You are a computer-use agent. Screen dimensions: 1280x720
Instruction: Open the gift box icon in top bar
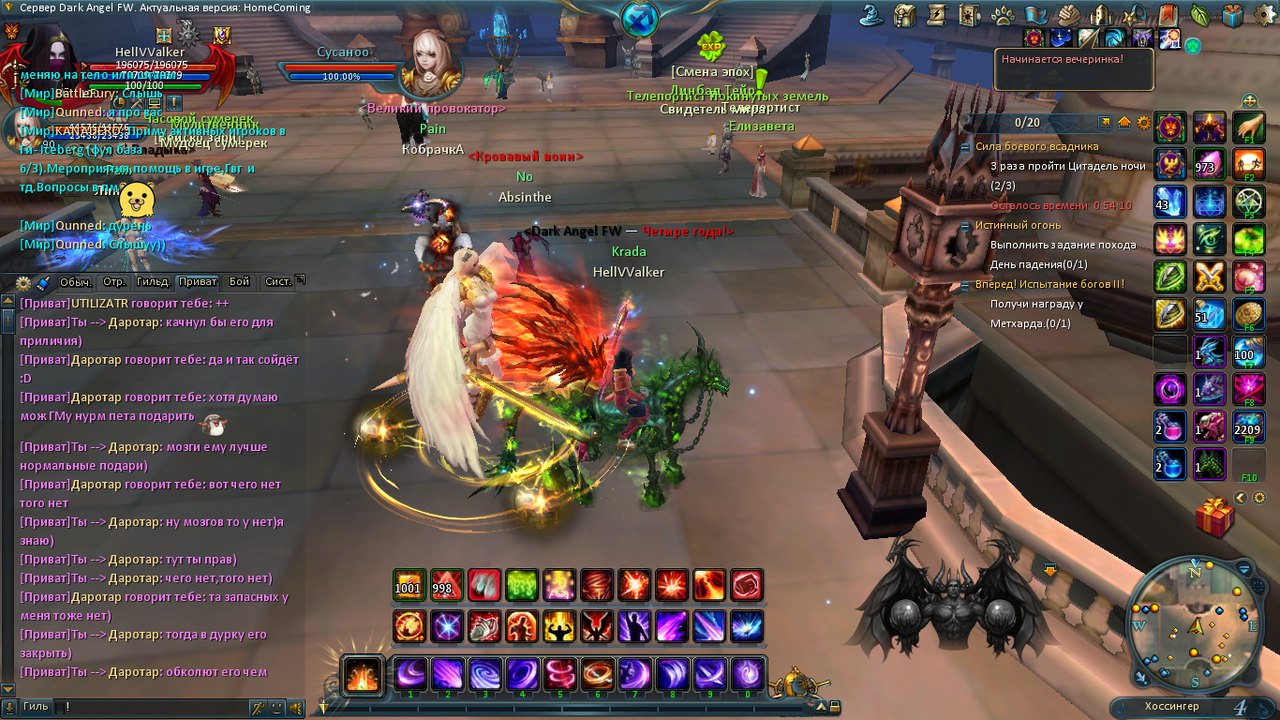point(1232,15)
